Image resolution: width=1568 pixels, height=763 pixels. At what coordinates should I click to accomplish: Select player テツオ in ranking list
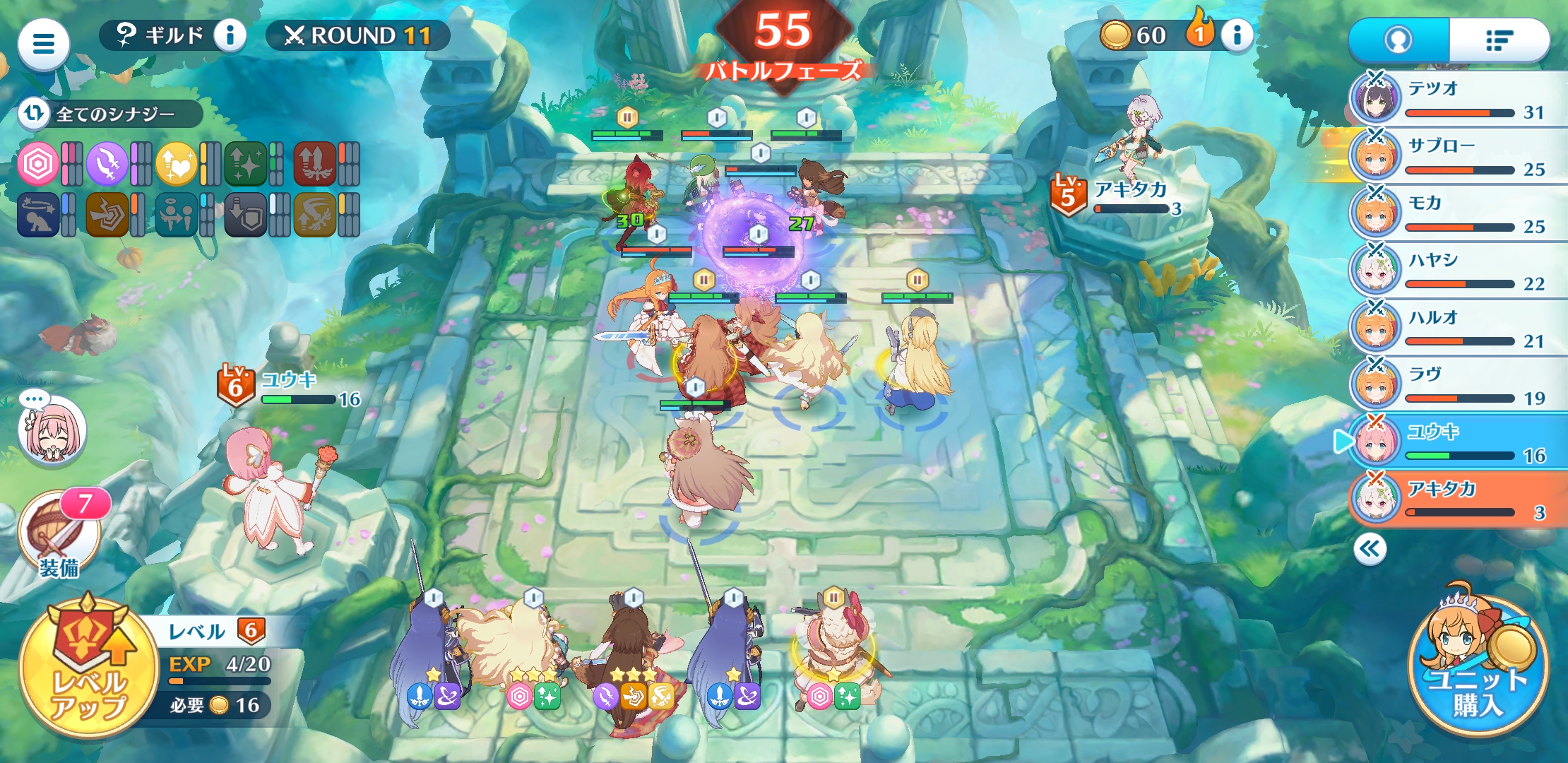(x=1458, y=99)
